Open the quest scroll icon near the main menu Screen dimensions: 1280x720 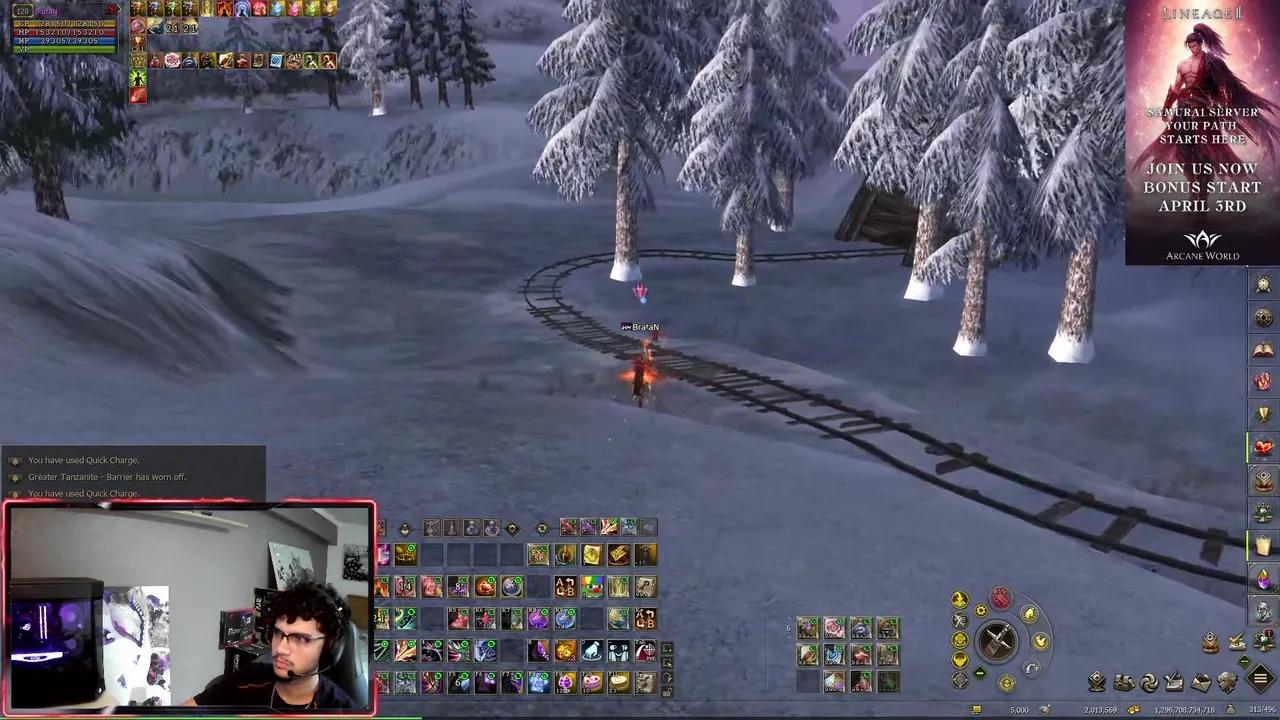[x=1173, y=682]
